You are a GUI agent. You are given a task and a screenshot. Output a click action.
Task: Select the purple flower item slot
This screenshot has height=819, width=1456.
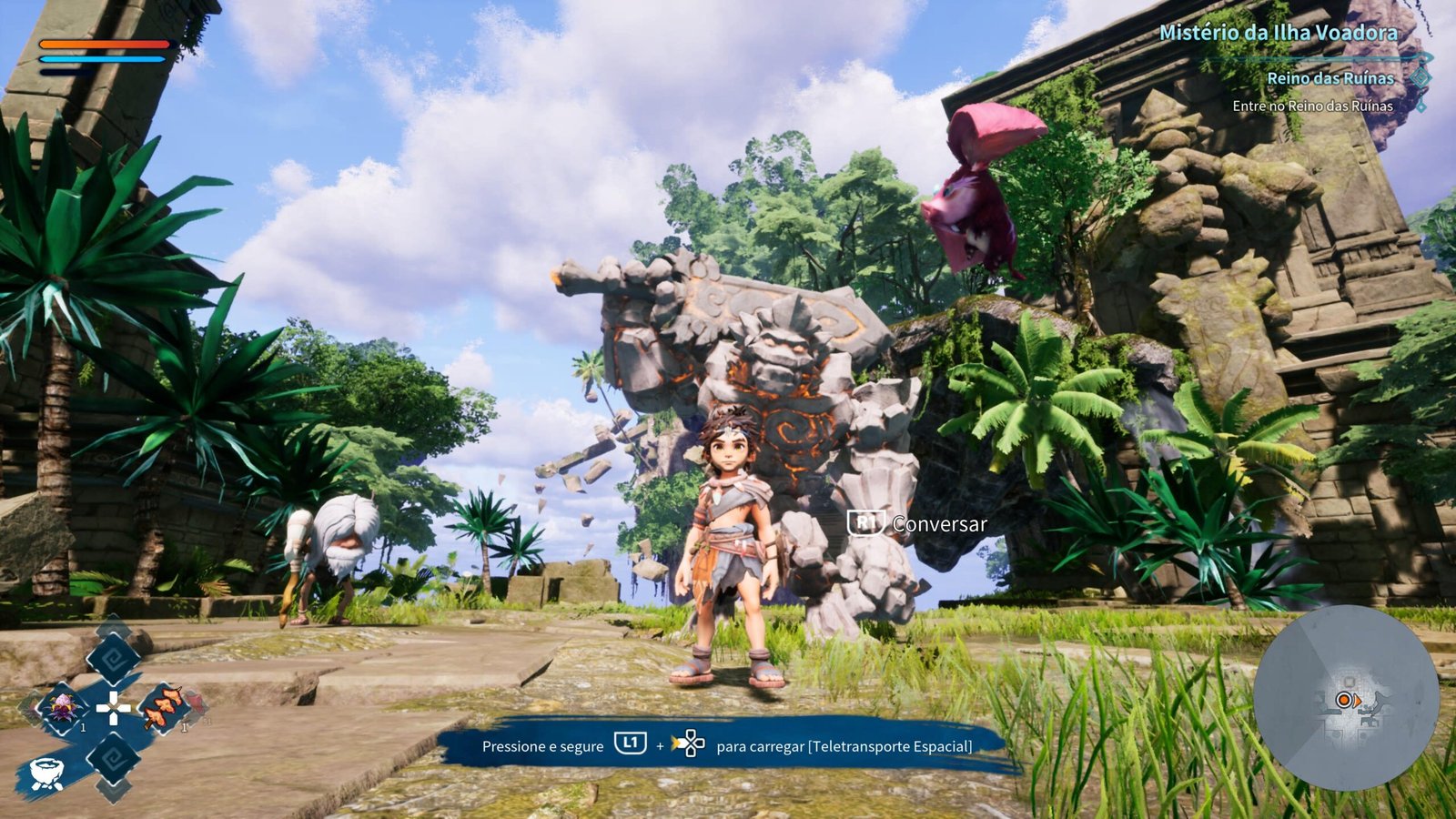[x=64, y=706]
